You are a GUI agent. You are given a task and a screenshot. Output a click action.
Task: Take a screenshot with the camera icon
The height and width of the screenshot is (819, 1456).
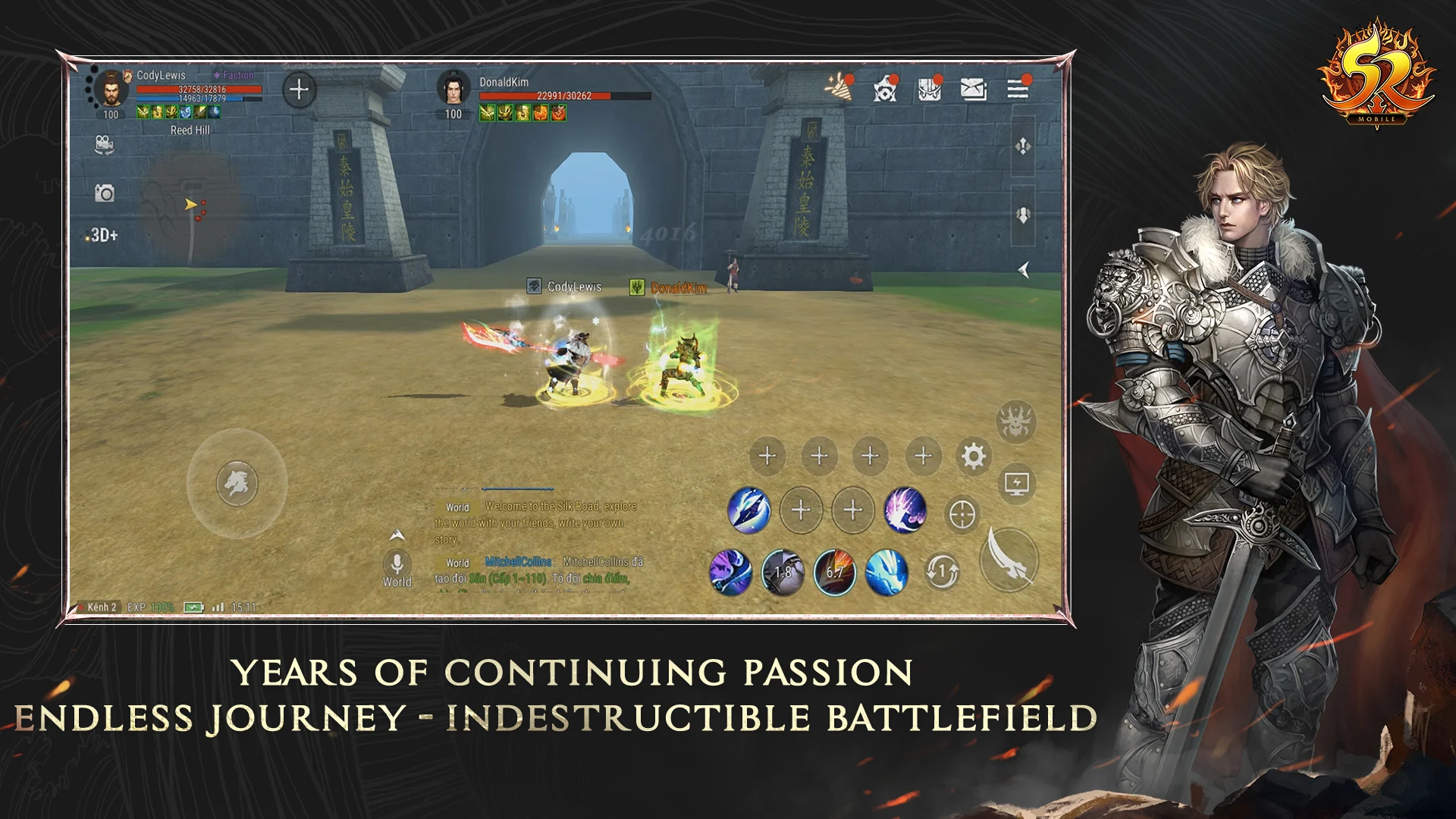(x=104, y=194)
